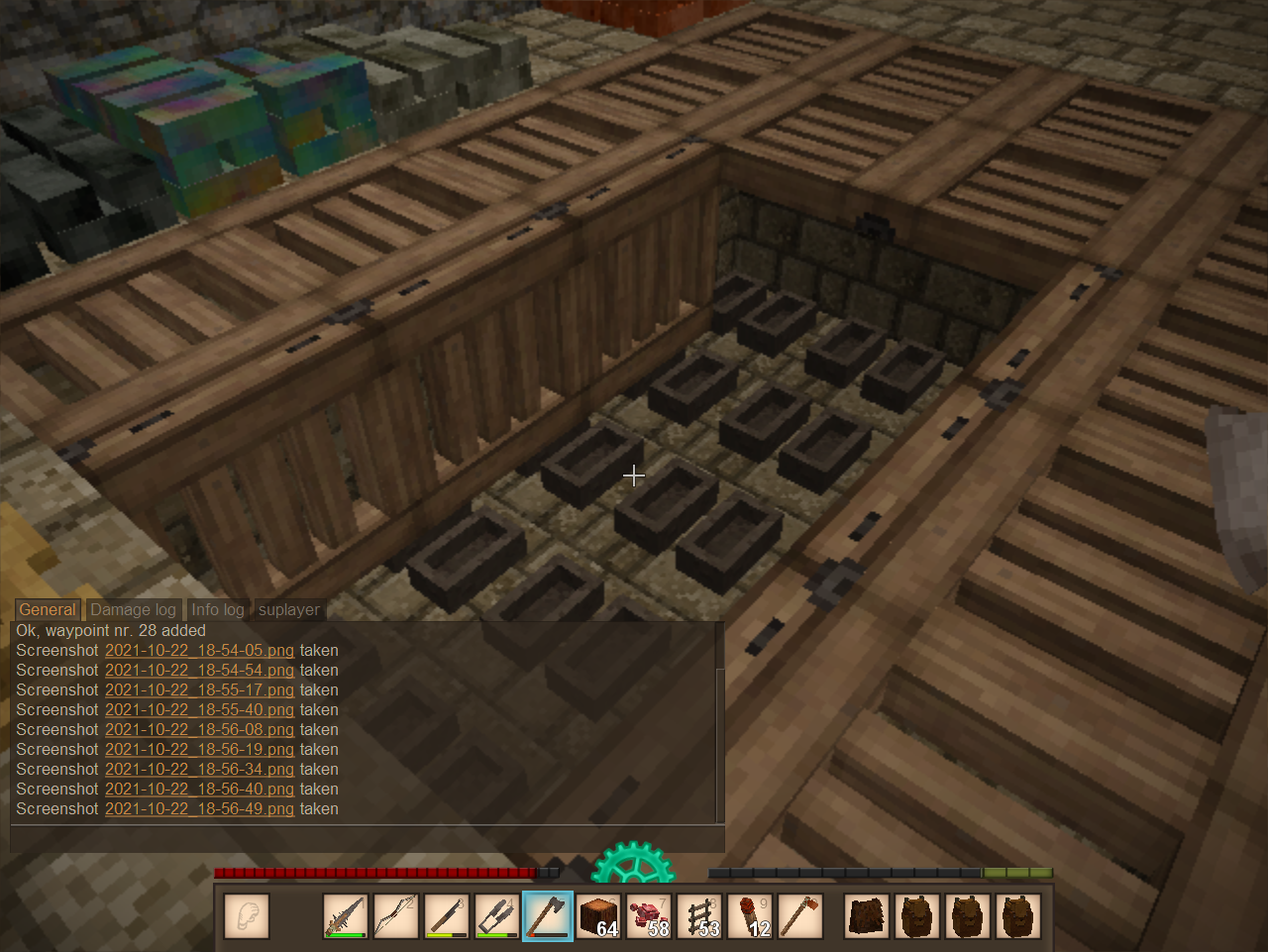Image resolution: width=1268 pixels, height=952 pixels.
Task: Select the shears hotbar slot
Action: [x=497, y=916]
